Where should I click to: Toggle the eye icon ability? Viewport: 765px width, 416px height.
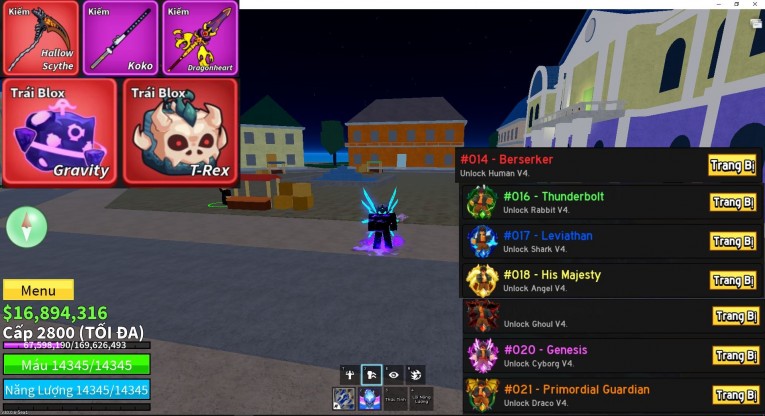pos(394,374)
